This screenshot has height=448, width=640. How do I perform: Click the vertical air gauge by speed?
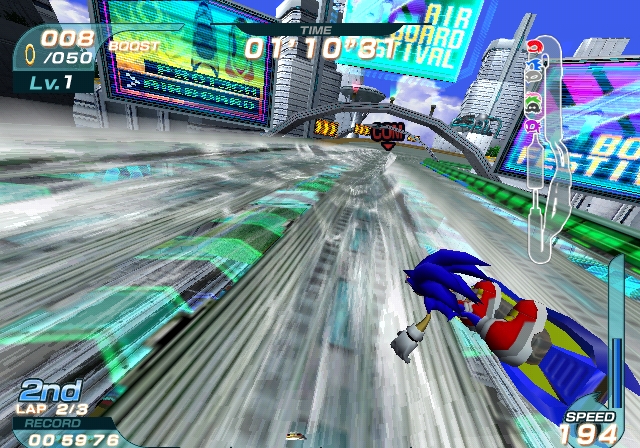616,370
